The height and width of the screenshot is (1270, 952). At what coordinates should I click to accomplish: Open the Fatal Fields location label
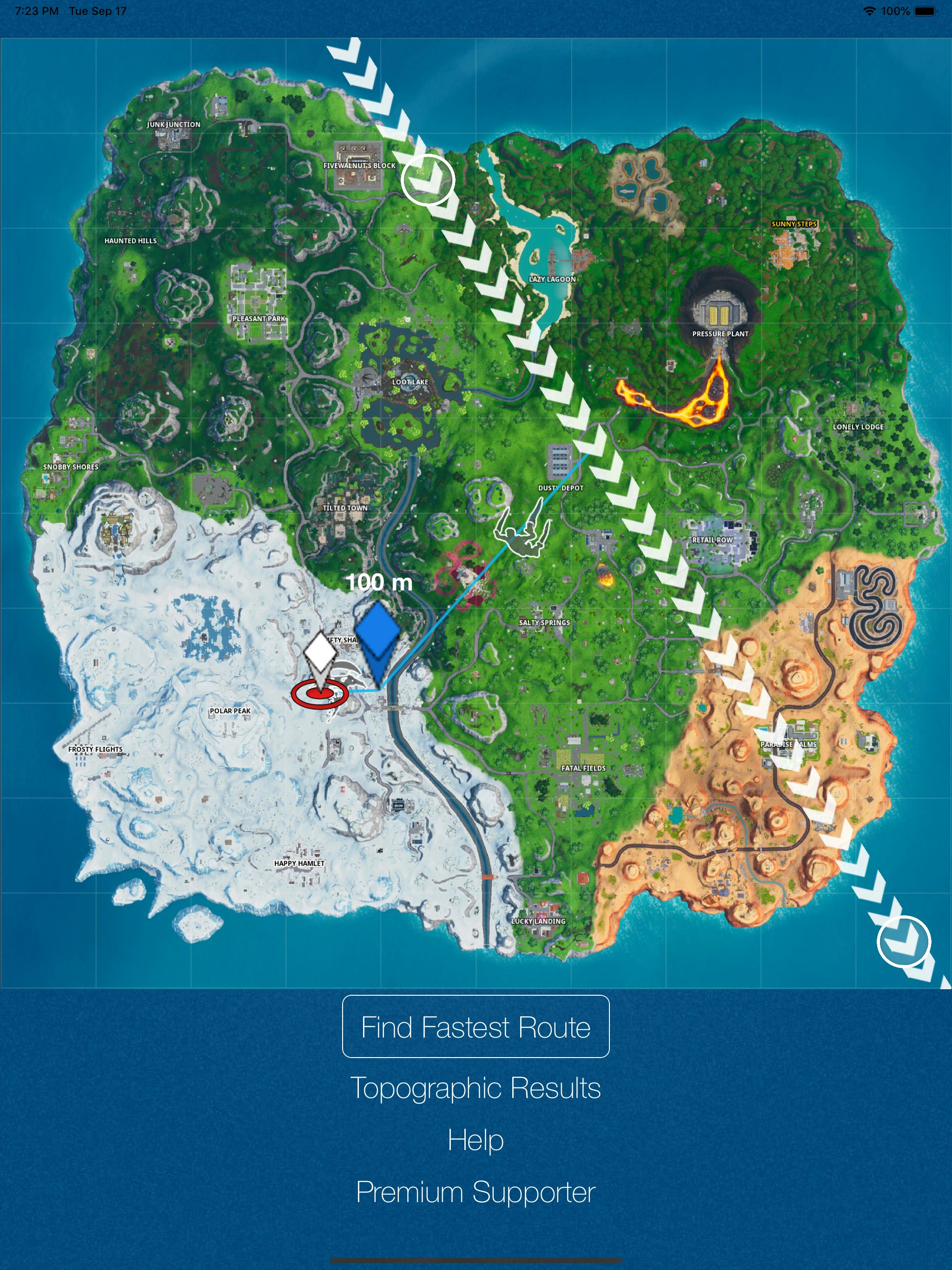(x=583, y=767)
